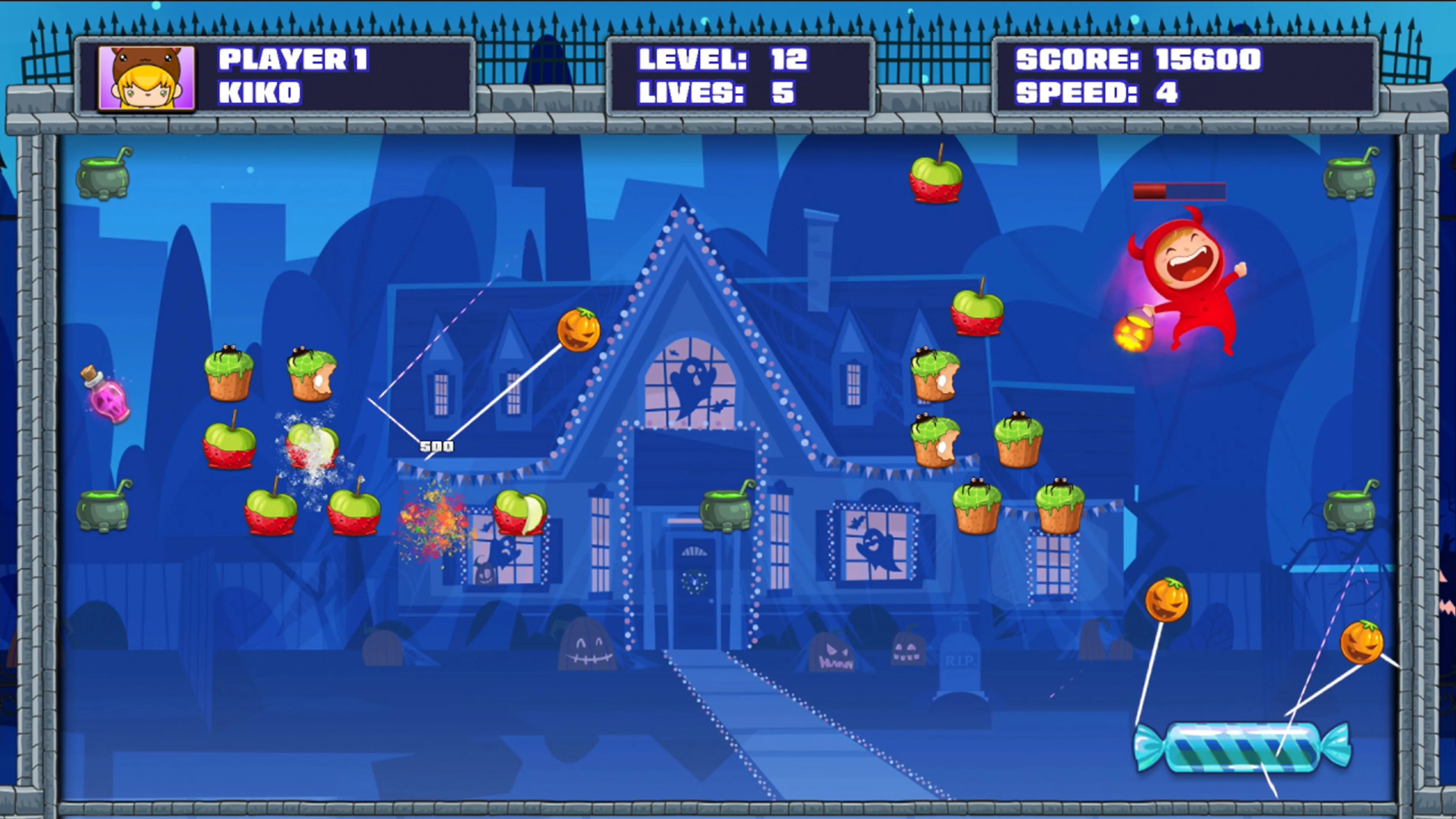Screen dimensions: 1456x819
Task: Click the spider cupcake near the rooftop
Action: [935, 376]
